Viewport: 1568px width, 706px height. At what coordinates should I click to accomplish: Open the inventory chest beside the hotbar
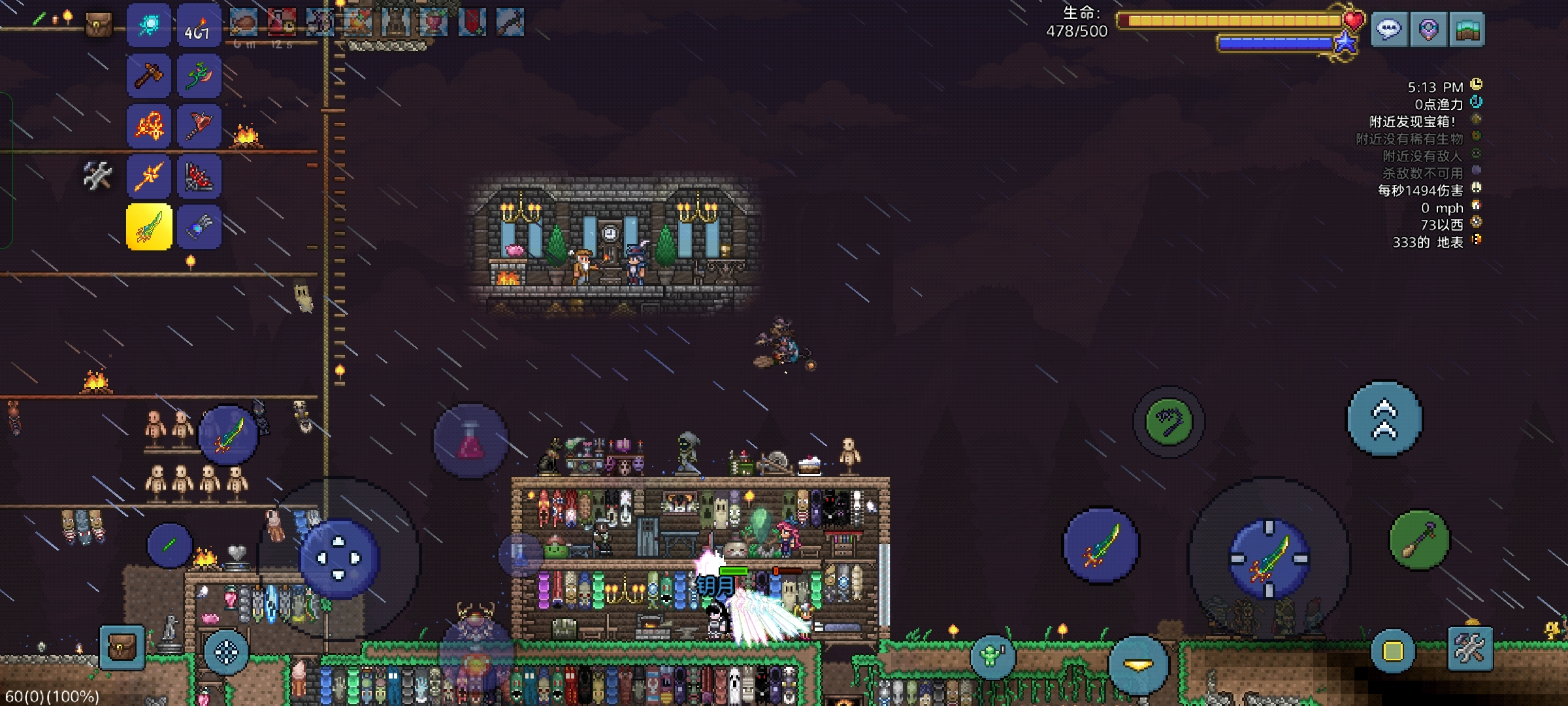99,25
